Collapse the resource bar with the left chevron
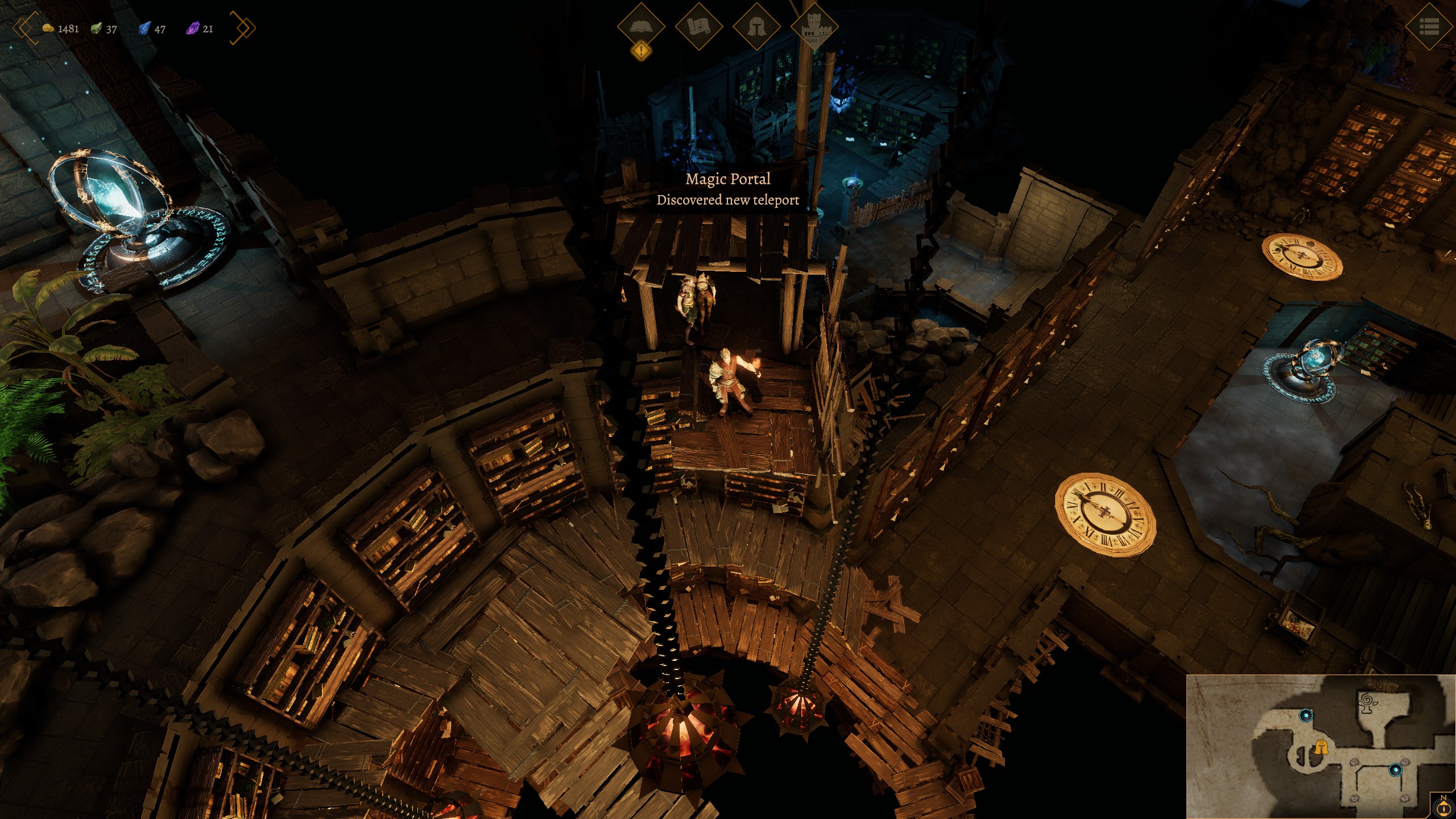The width and height of the screenshot is (1456, 819). pyautogui.click(x=23, y=27)
